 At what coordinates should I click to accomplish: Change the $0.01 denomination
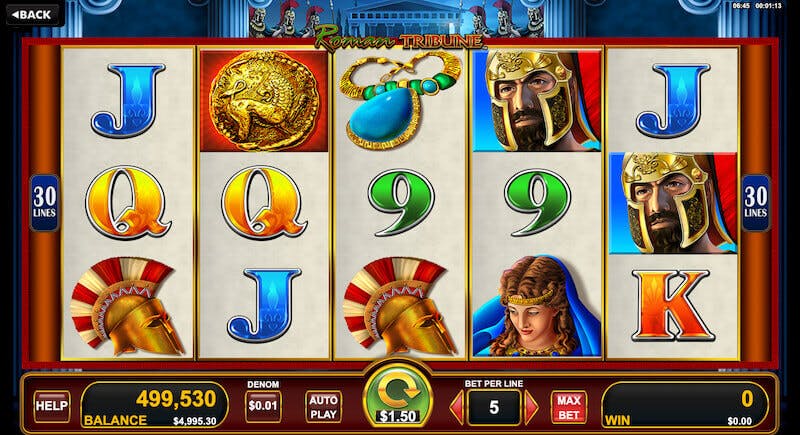coord(263,405)
